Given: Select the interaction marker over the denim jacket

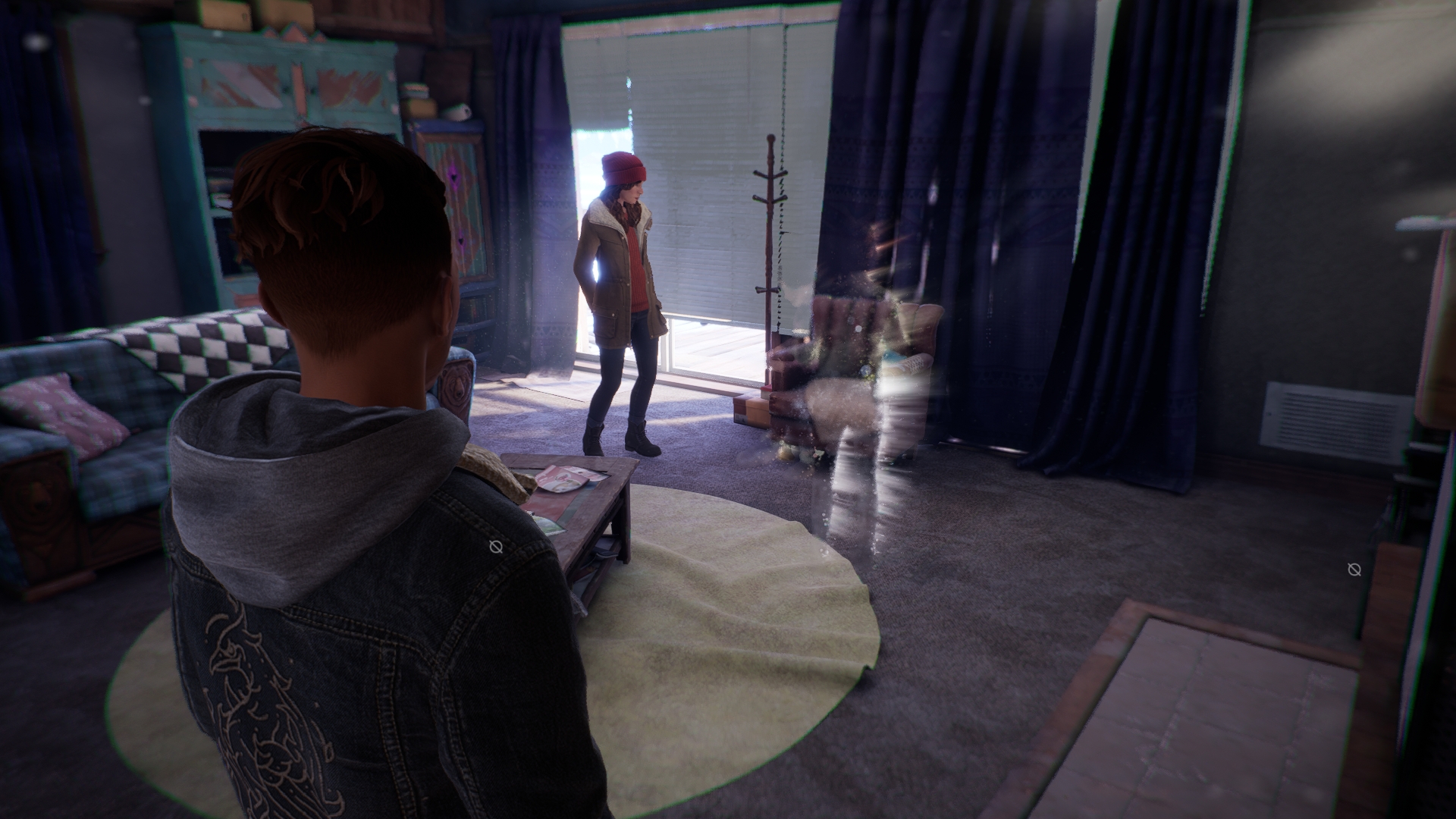Looking at the screenshot, I should [x=496, y=546].
